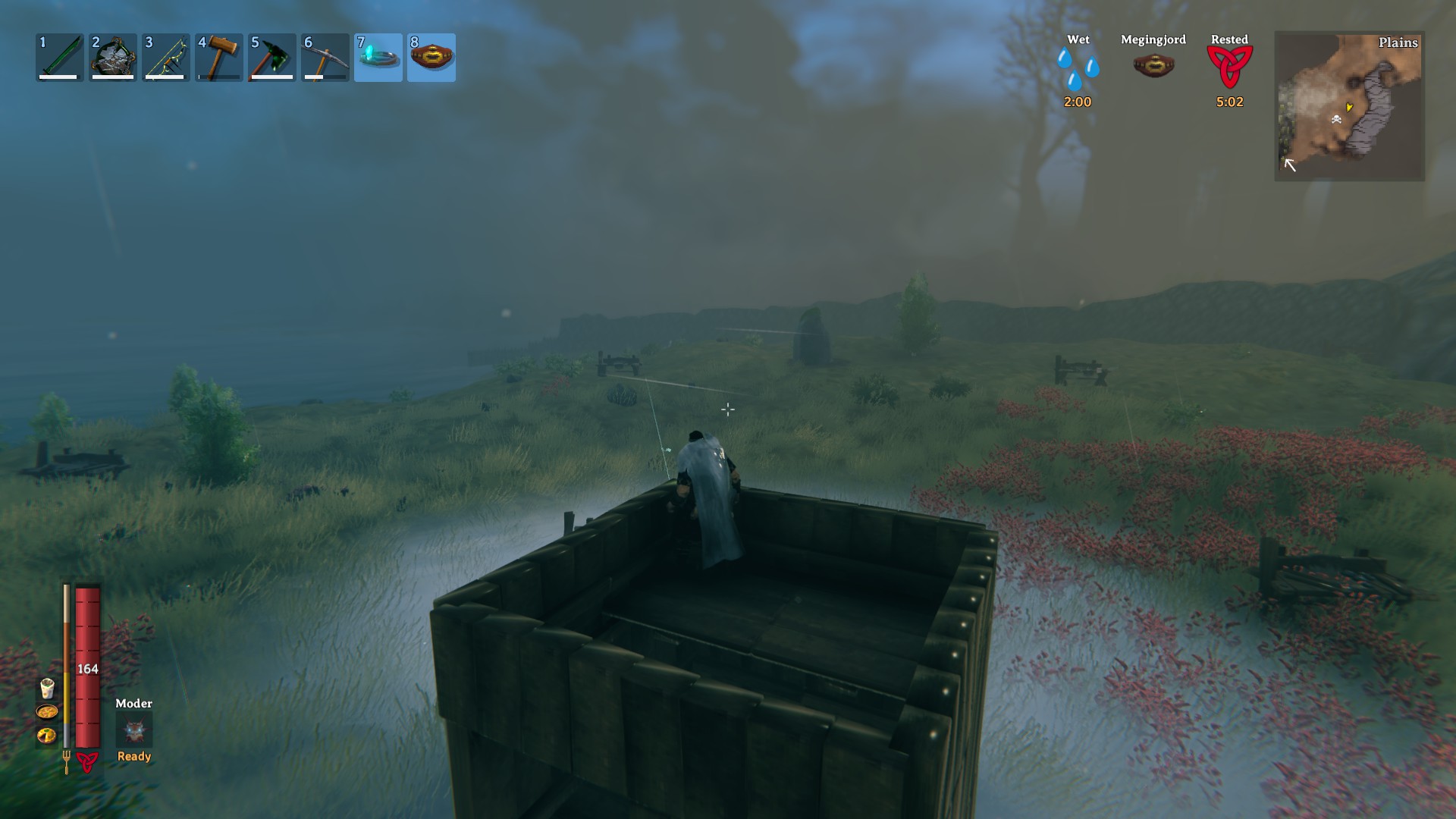This screenshot has height=819, width=1456.
Task: Click the Megingjord status effect icon
Action: [x=1153, y=66]
